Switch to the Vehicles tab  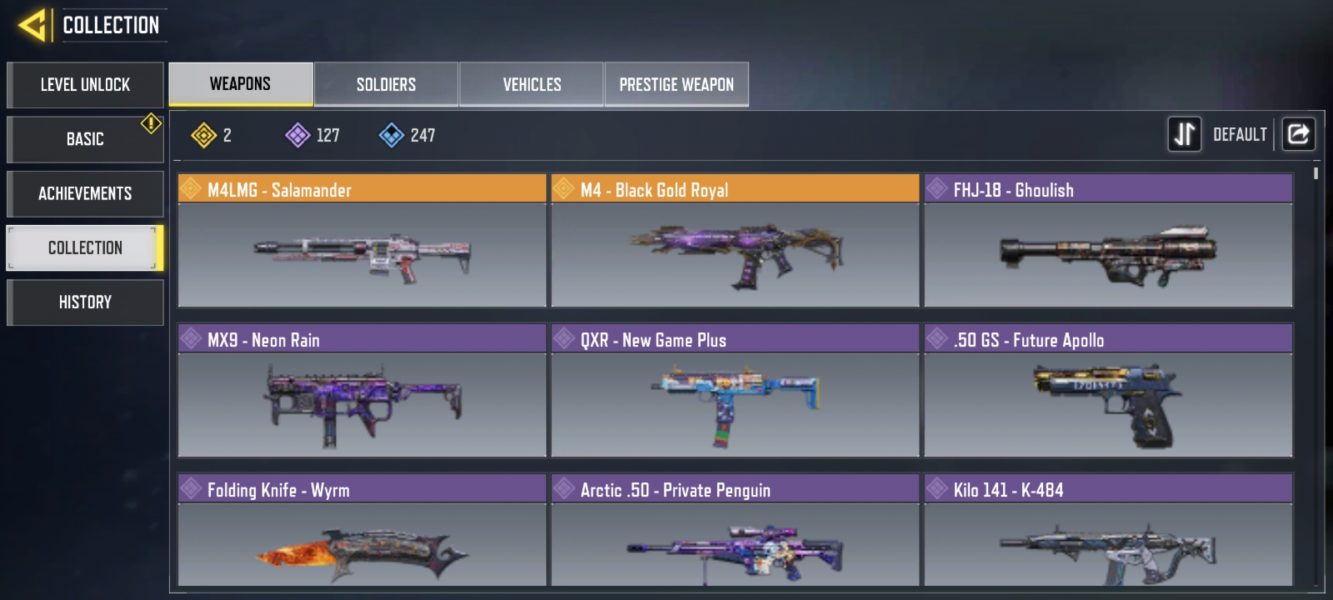click(x=531, y=85)
